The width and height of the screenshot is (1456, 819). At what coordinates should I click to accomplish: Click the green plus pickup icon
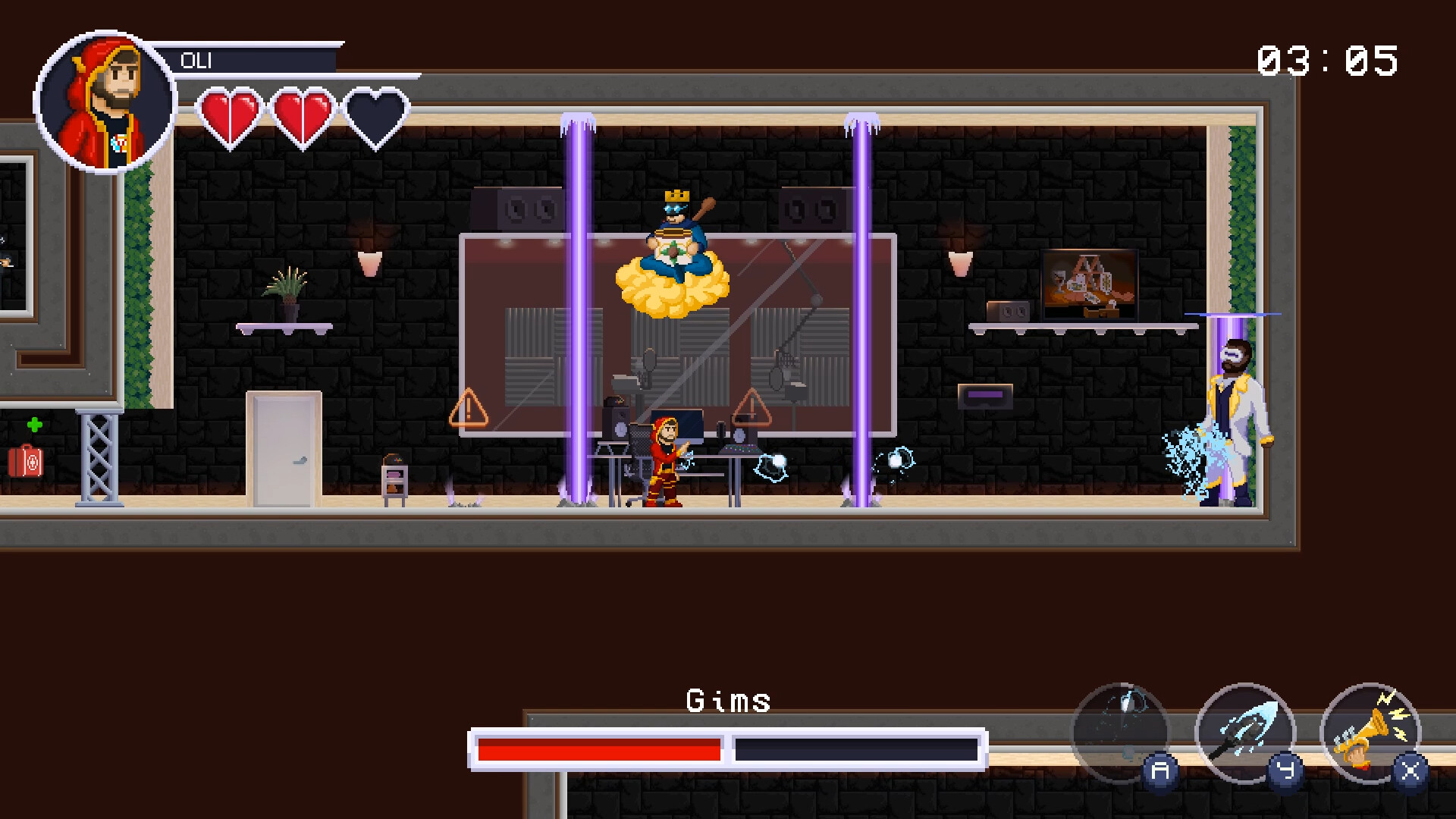point(34,422)
